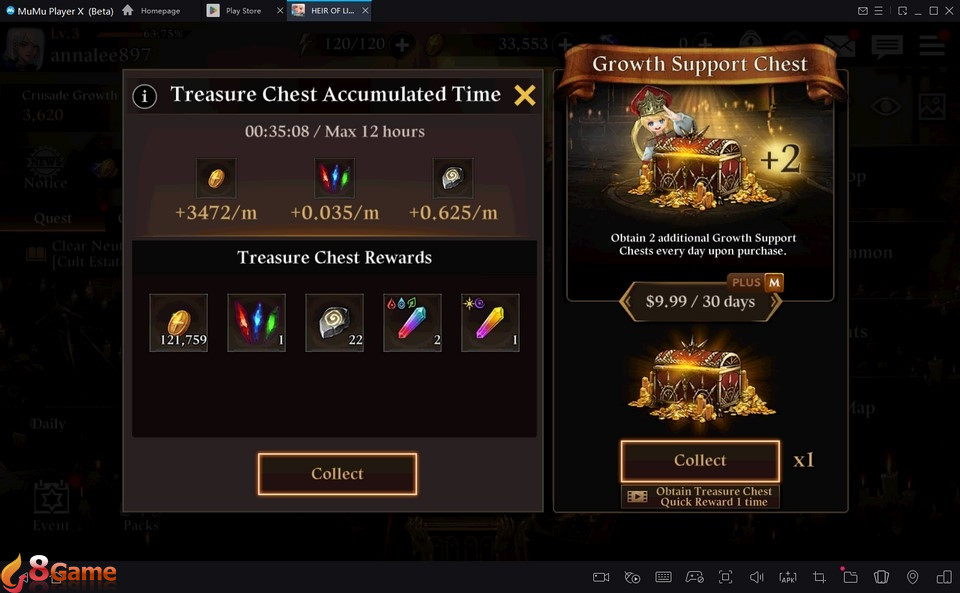
Task: Collect the Treasure Chest Rewards
Action: pyautogui.click(x=337, y=474)
